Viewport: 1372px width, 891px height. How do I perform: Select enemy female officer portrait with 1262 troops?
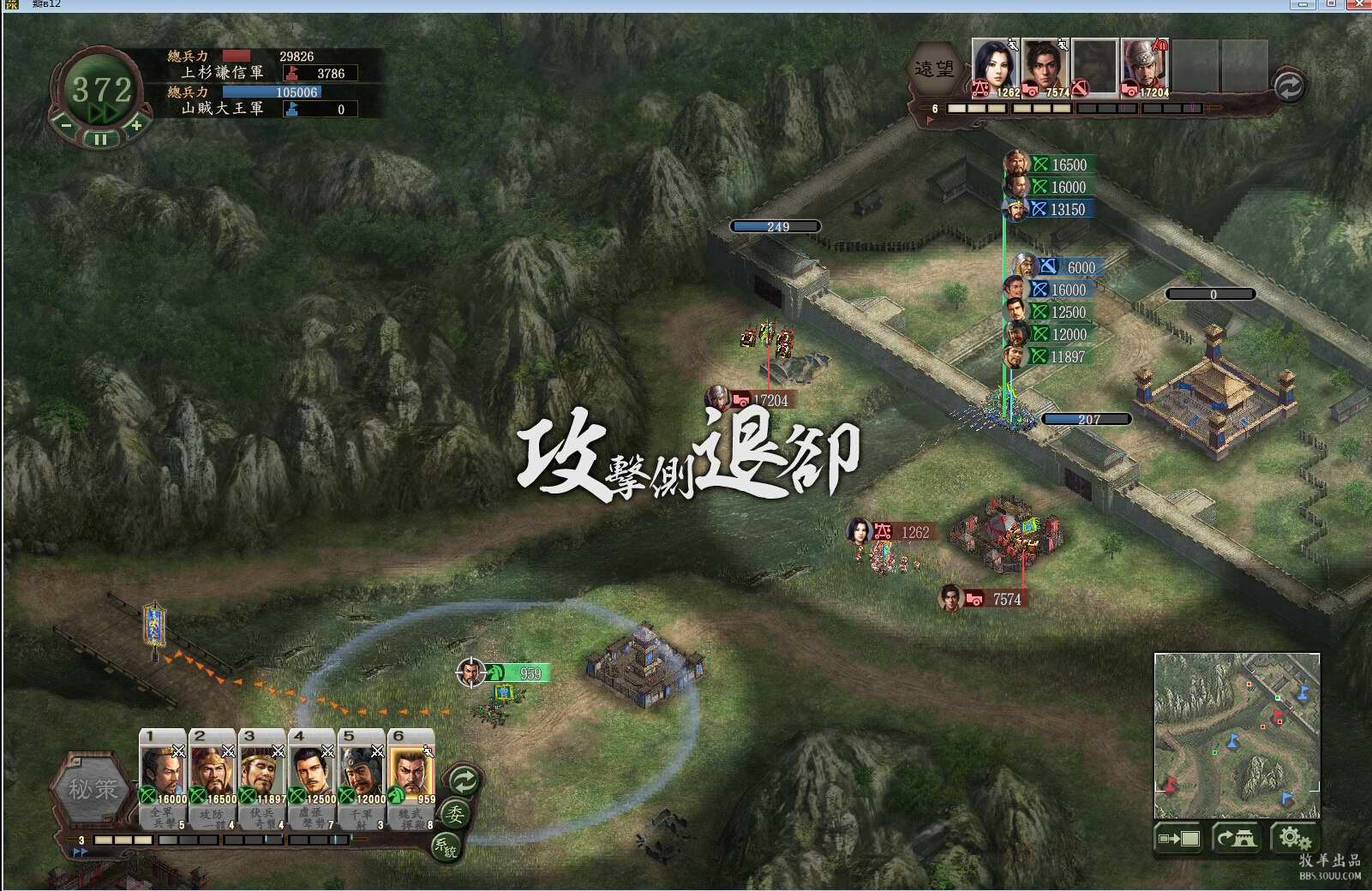click(996, 67)
